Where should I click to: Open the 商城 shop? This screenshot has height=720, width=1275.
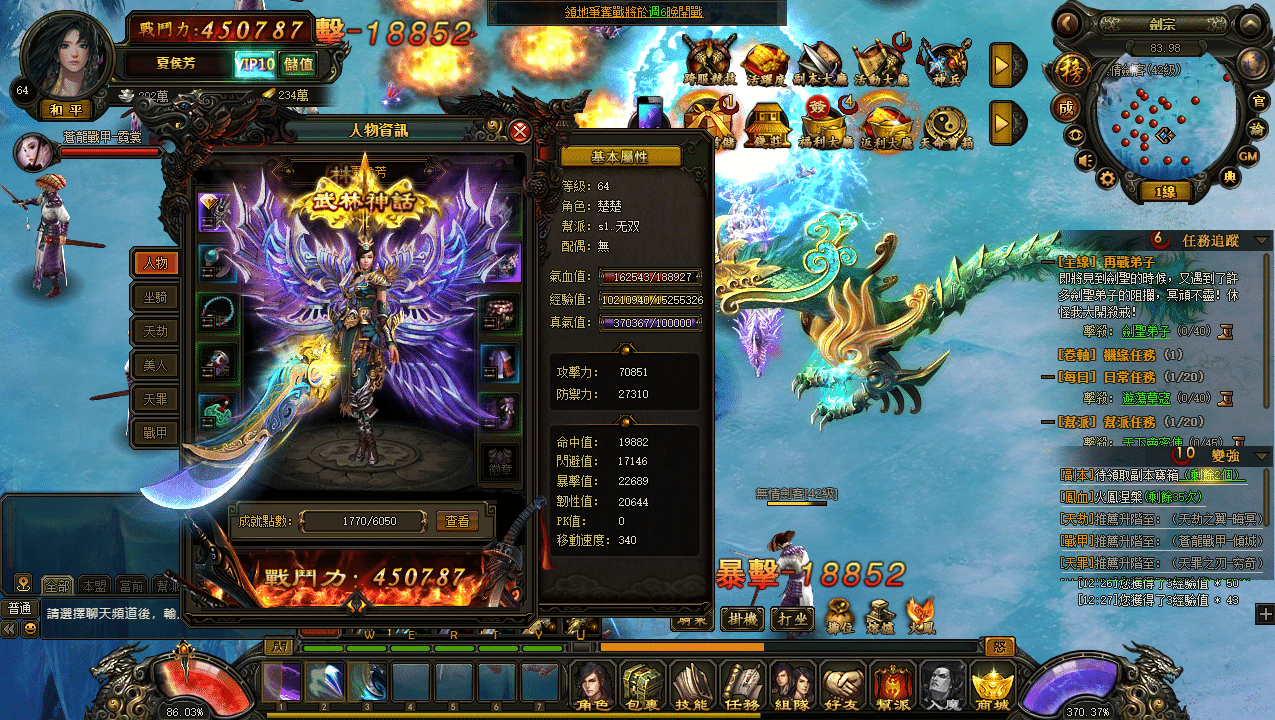coord(993,687)
